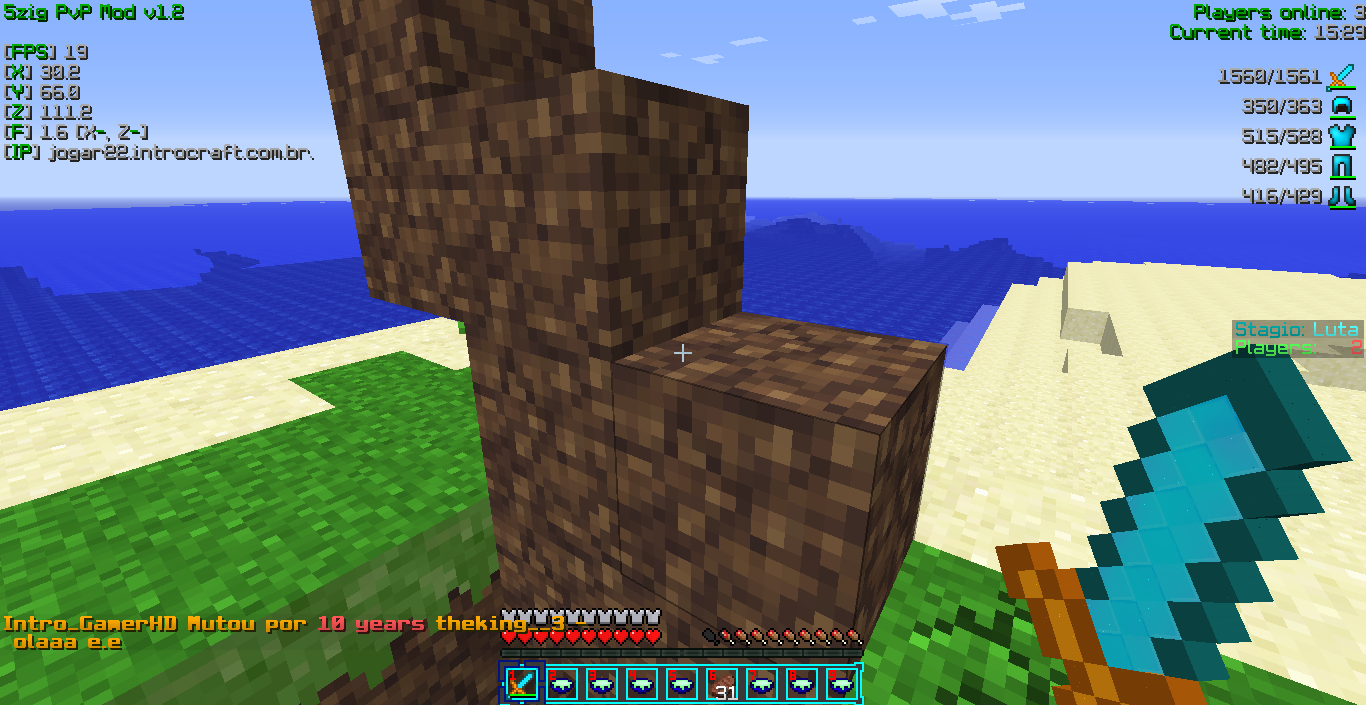
Task: Select the soup bowl in slot 4
Action: pyautogui.click(x=642, y=684)
